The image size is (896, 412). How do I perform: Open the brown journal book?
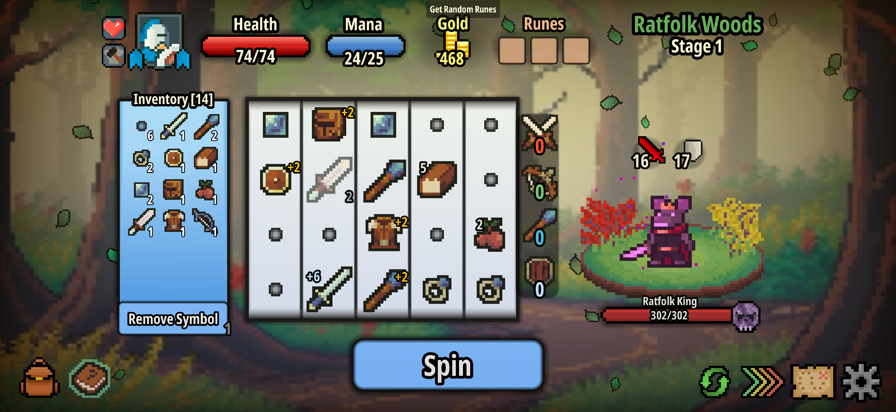click(x=90, y=379)
